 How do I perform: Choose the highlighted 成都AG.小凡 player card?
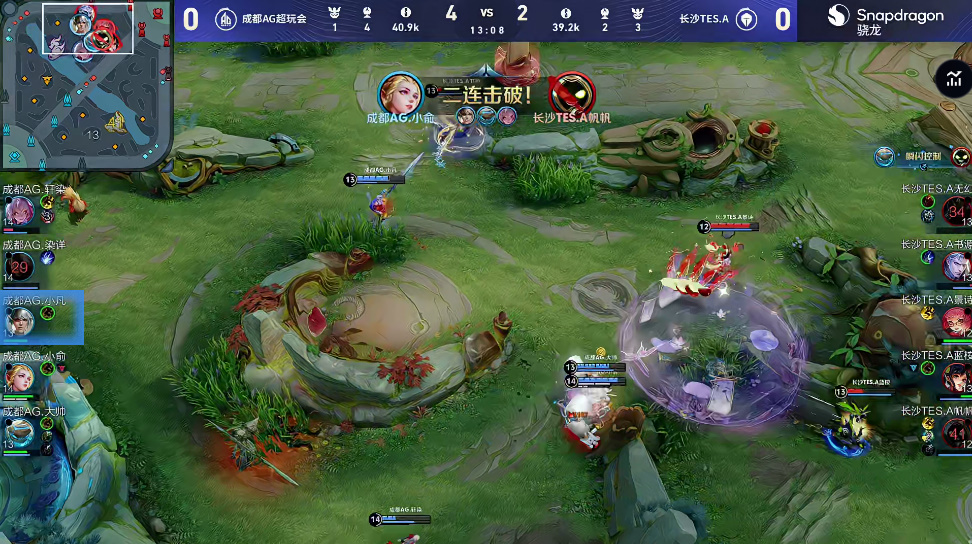click(x=42, y=318)
